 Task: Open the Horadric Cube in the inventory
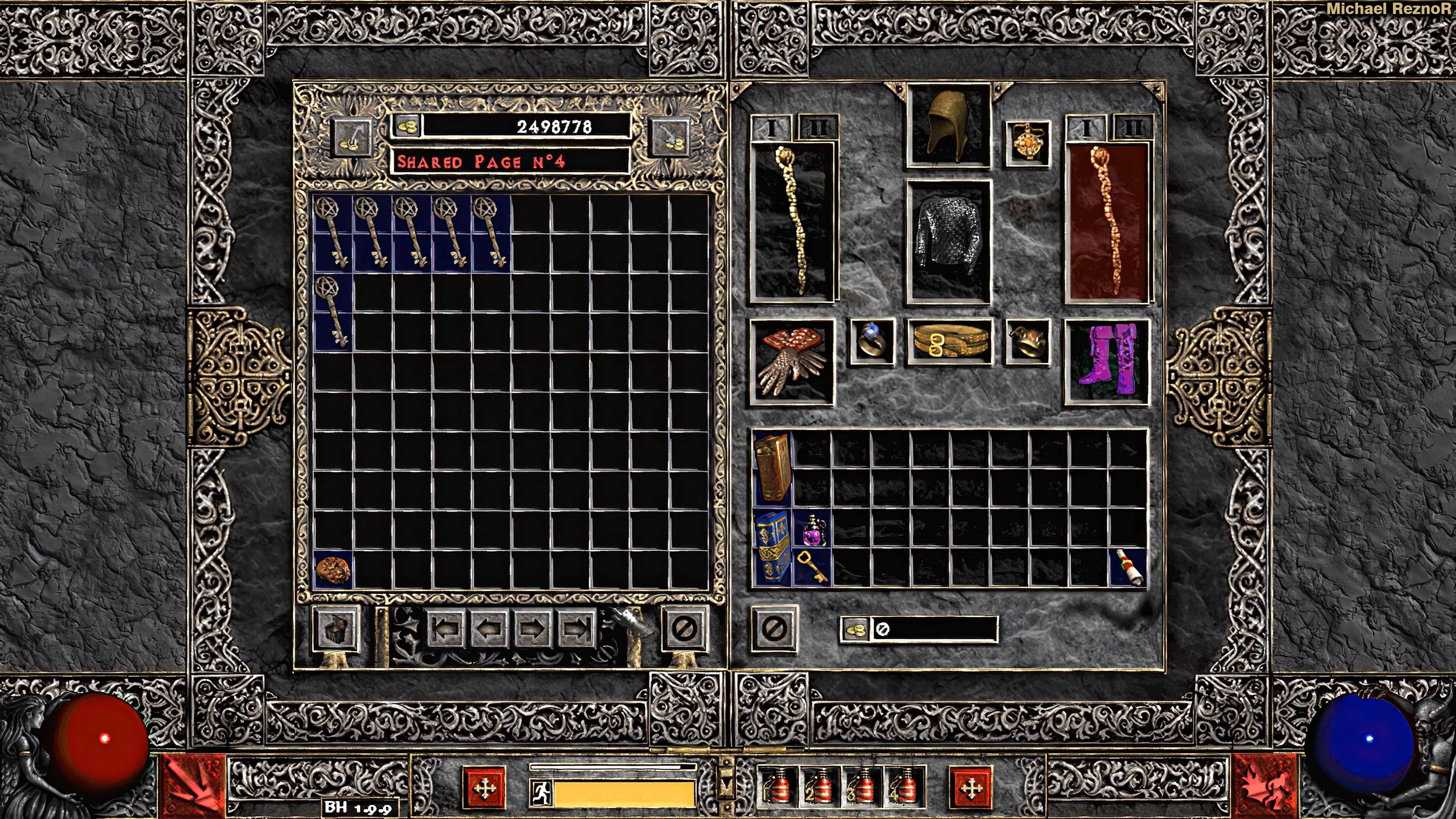click(x=772, y=467)
